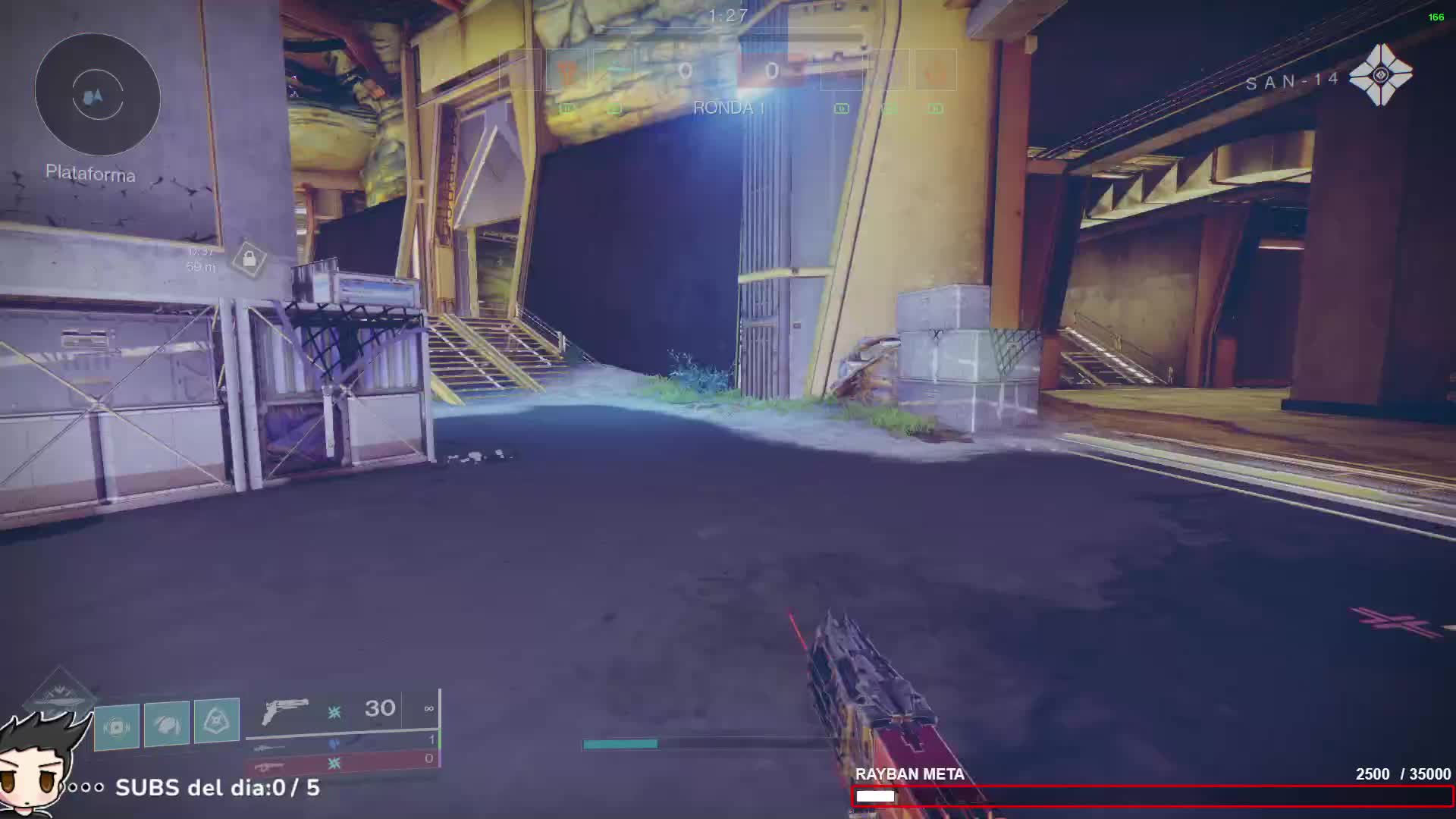Select the equipped hand cannon weapon slot
The image size is (1456, 819).
coord(343,711)
